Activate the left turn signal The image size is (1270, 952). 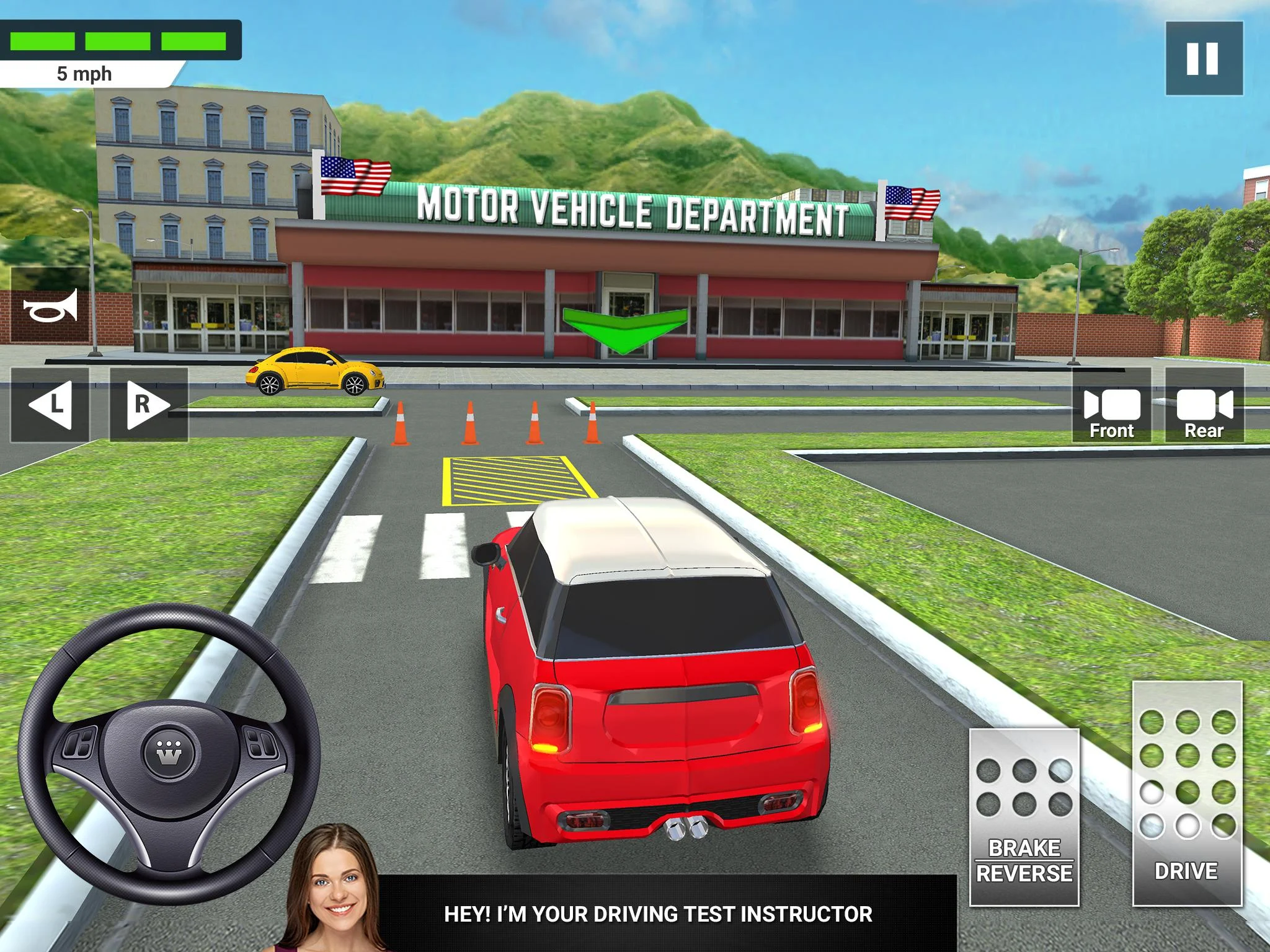(50, 405)
